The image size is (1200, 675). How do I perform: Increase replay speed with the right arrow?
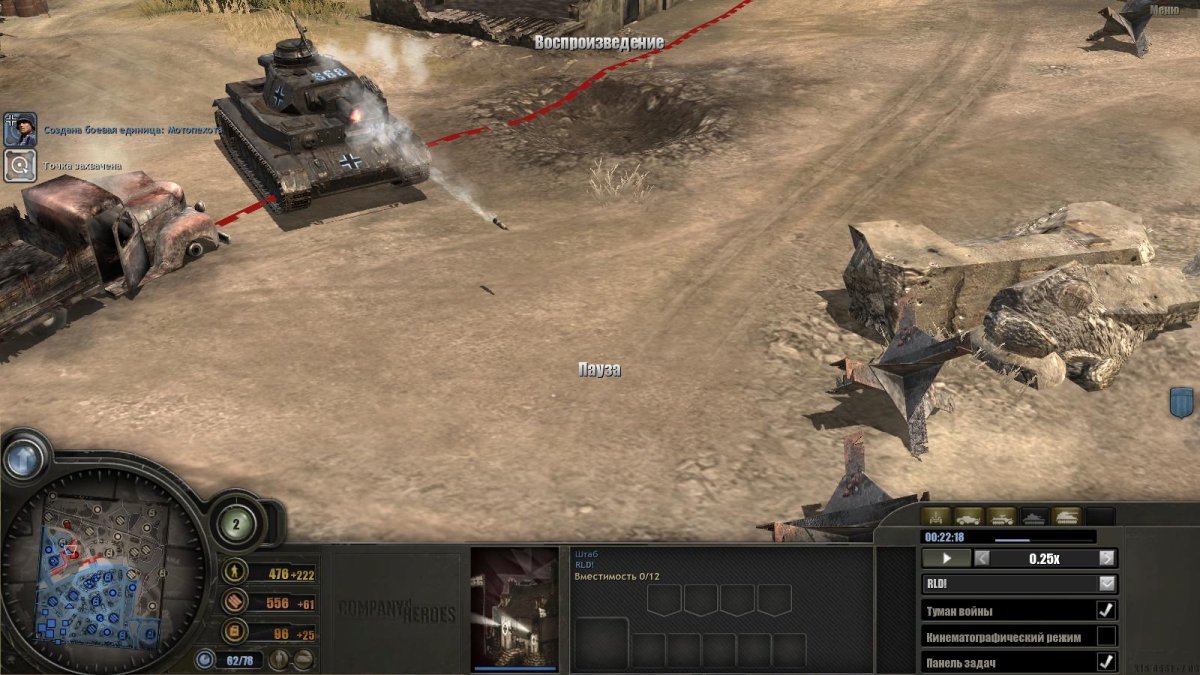(1107, 559)
